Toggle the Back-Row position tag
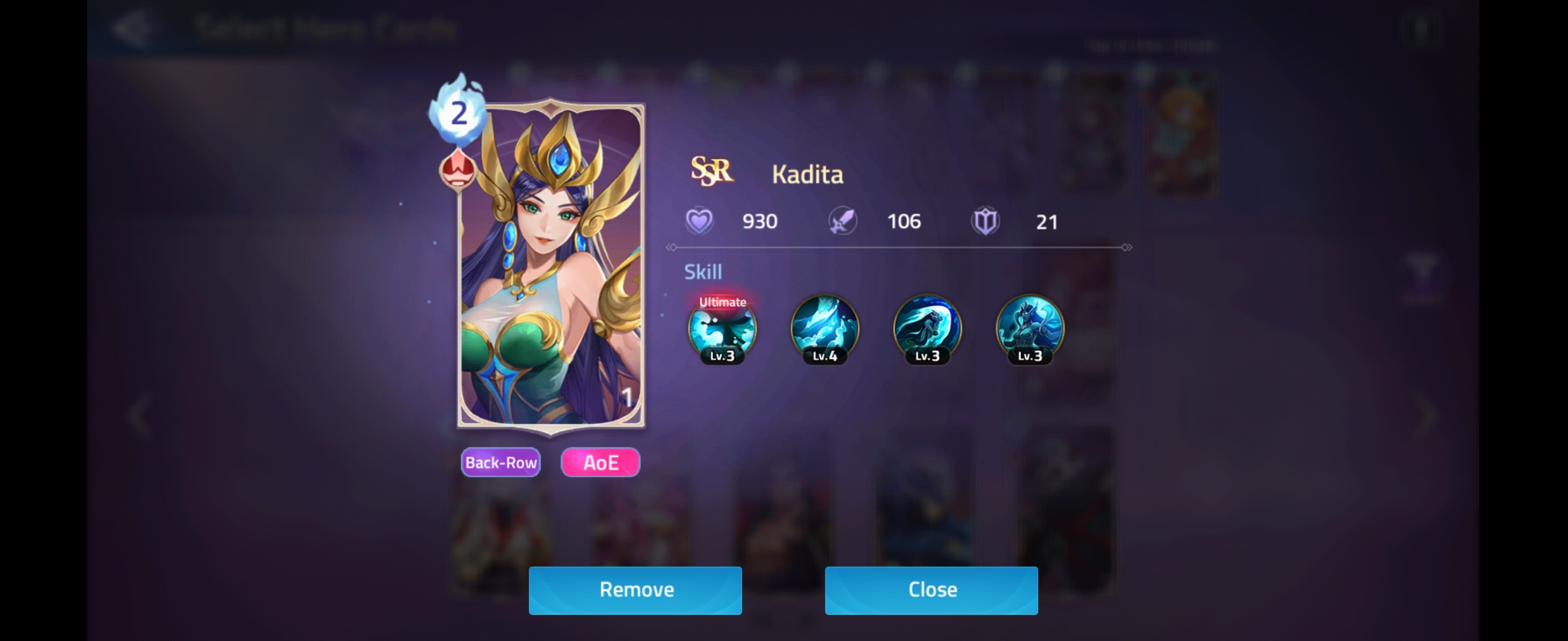Image resolution: width=1568 pixels, height=641 pixels. point(500,462)
